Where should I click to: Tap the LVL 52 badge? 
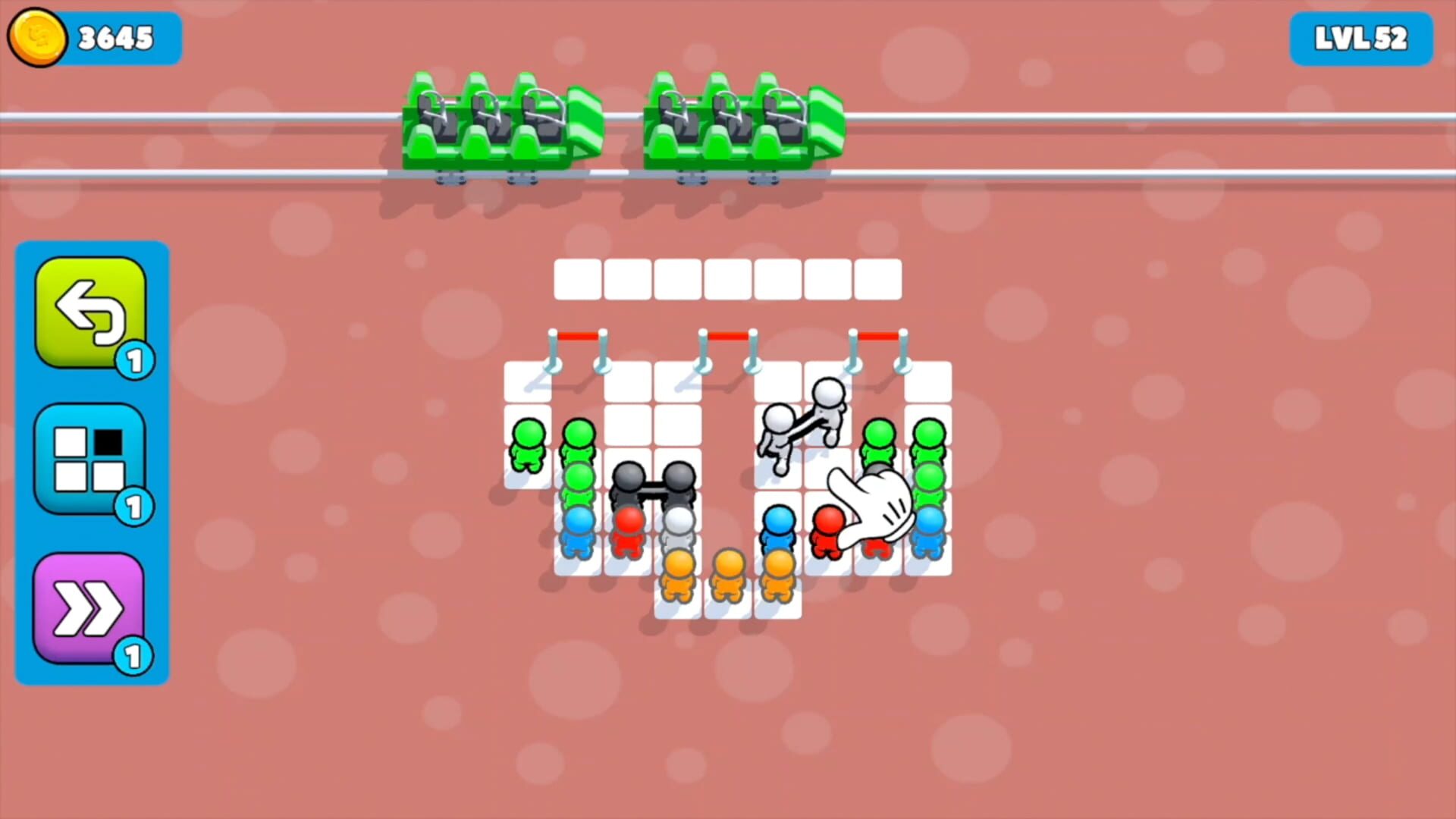[1361, 36]
